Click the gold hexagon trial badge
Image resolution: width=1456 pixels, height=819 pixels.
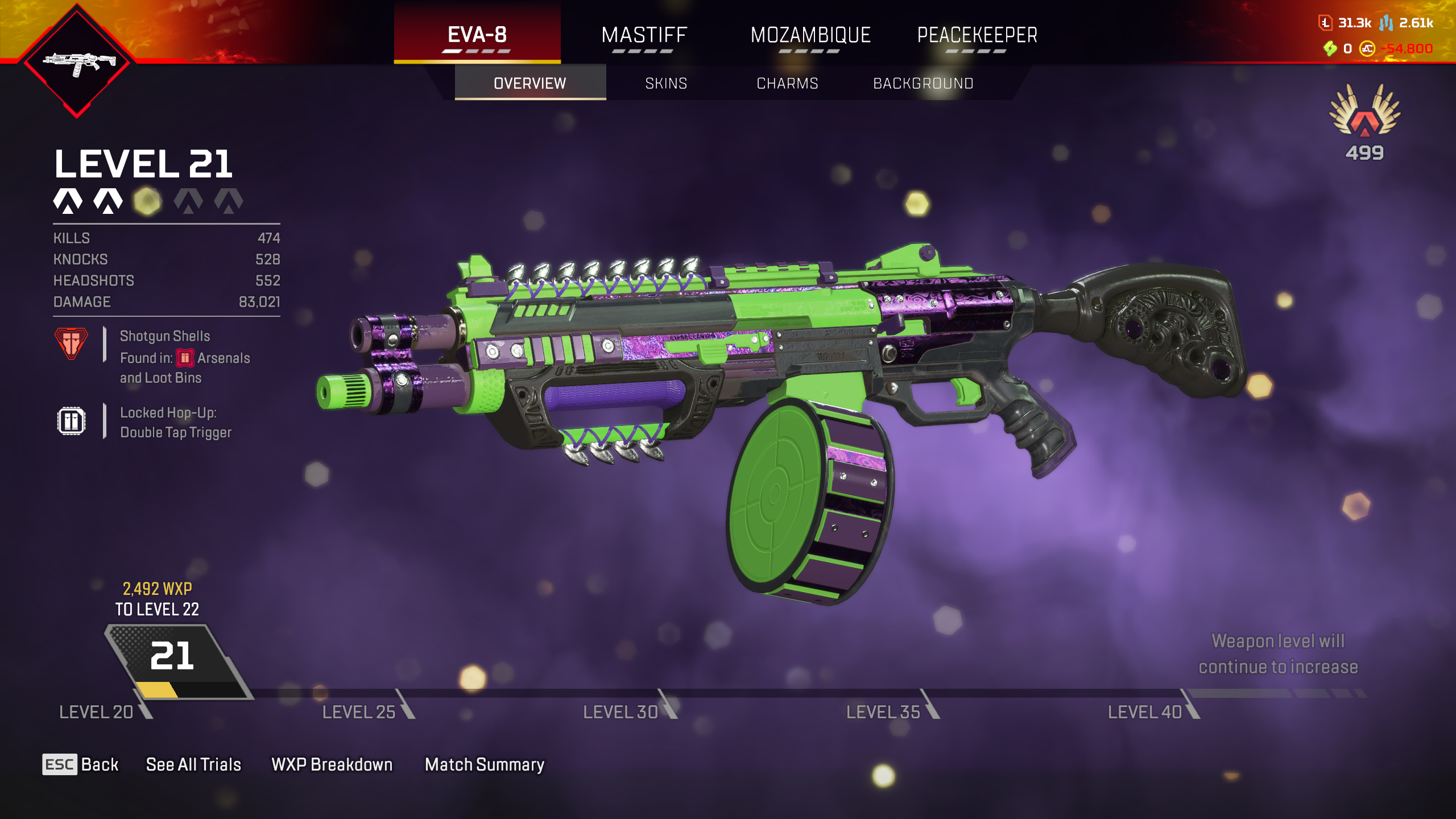pyautogui.click(x=147, y=201)
